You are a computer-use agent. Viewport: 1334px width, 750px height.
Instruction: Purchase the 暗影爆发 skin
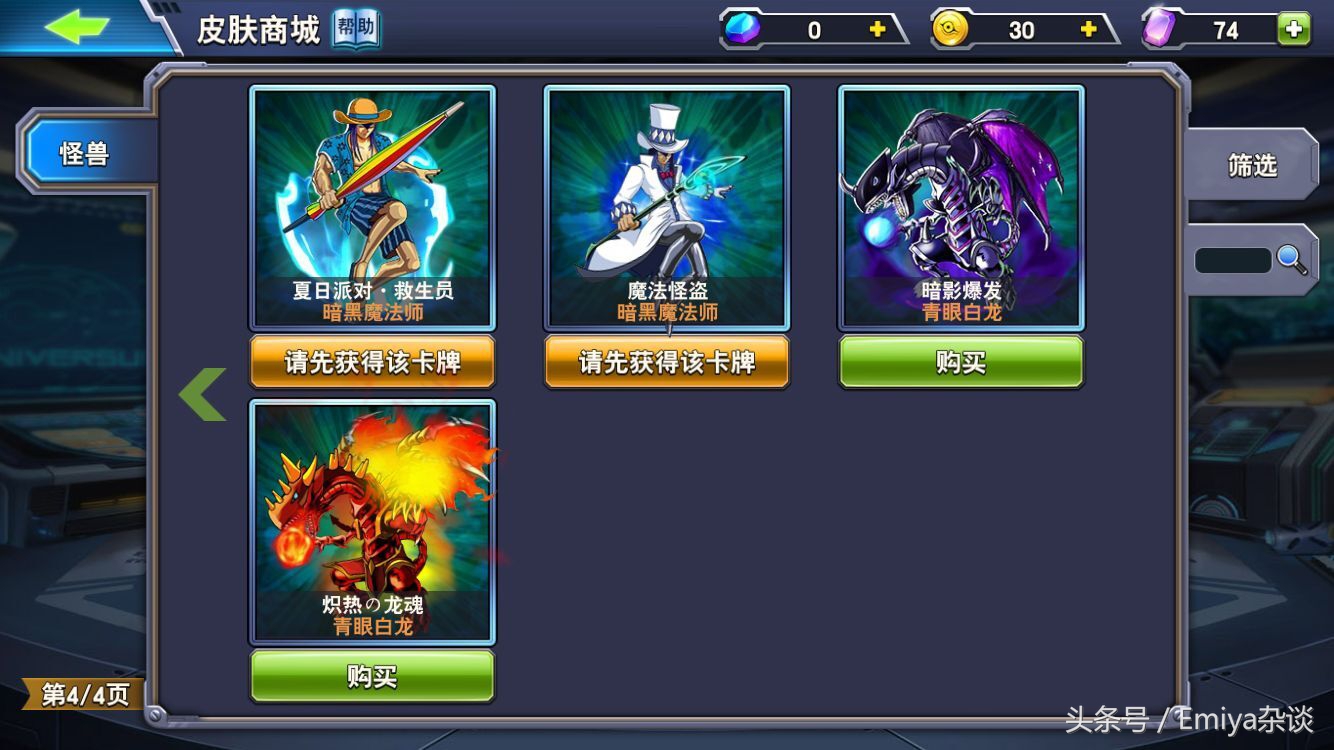[x=960, y=364]
